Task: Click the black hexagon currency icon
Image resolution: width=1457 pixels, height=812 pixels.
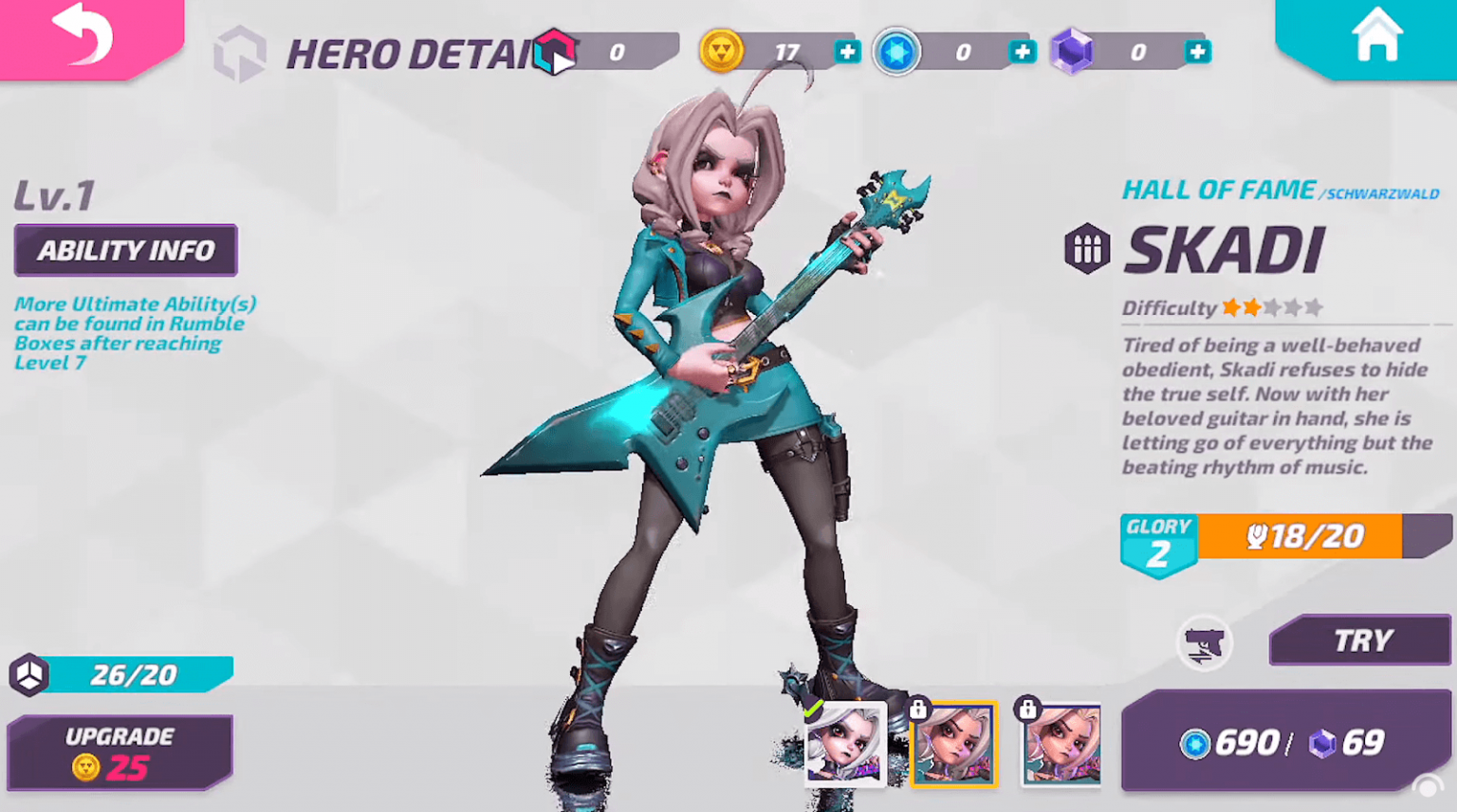Action: pos(556,52)
